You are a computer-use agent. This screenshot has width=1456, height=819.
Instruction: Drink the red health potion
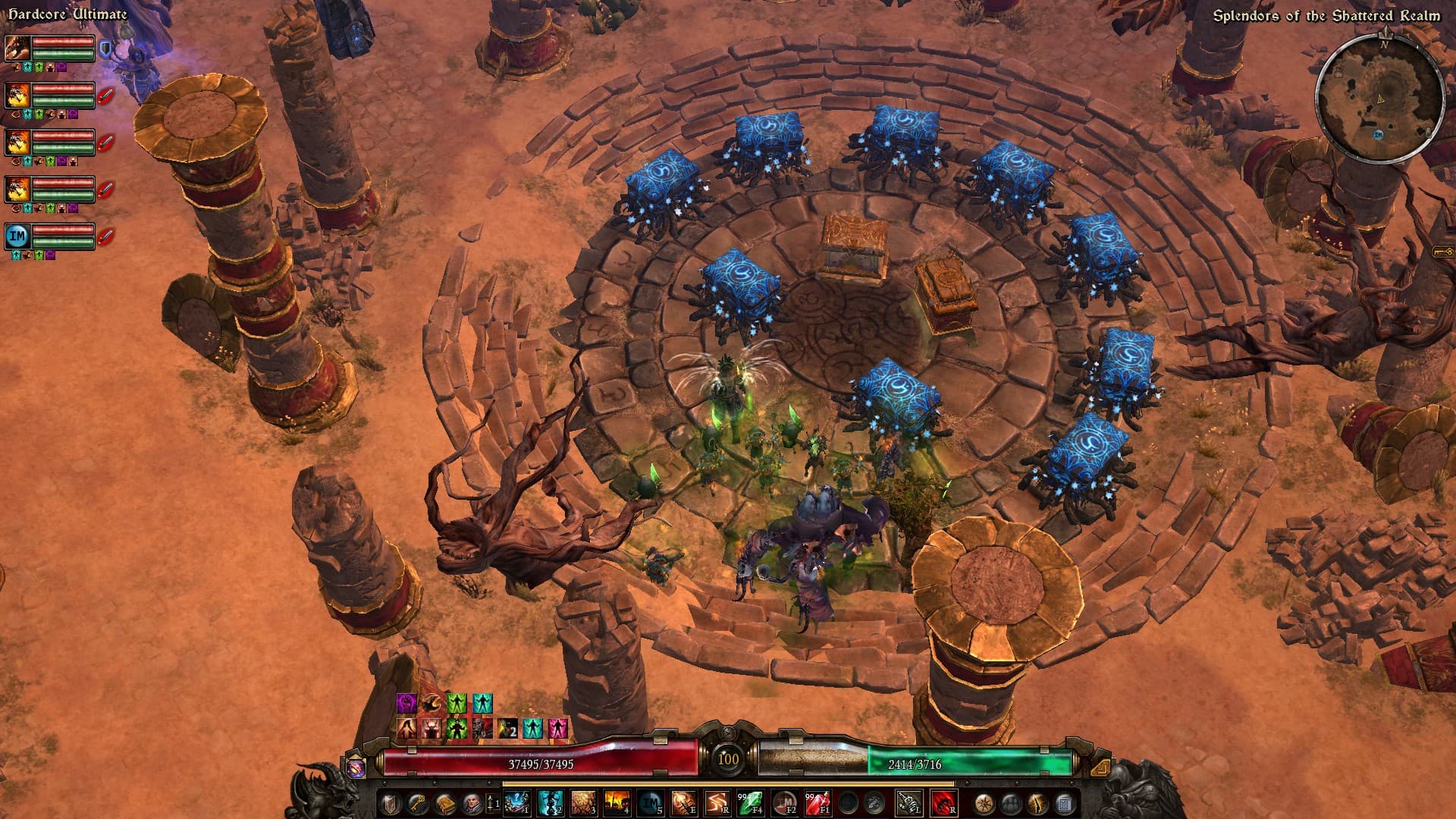817,803
